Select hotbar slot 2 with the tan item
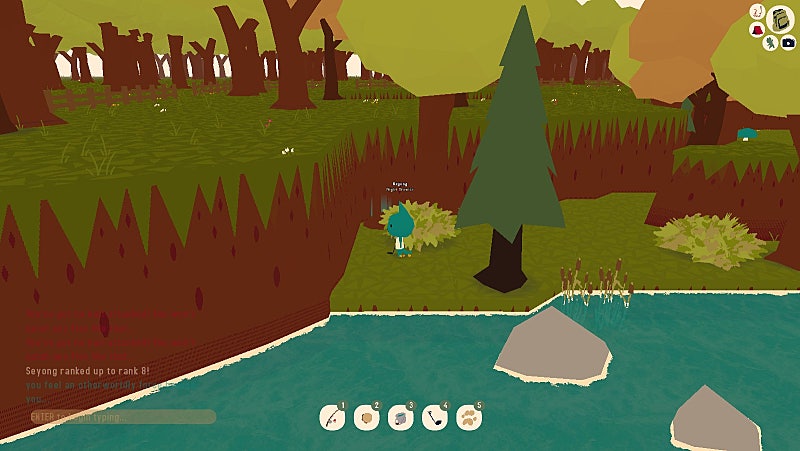The width and height of the screenshot is (800, 451). 366,417
